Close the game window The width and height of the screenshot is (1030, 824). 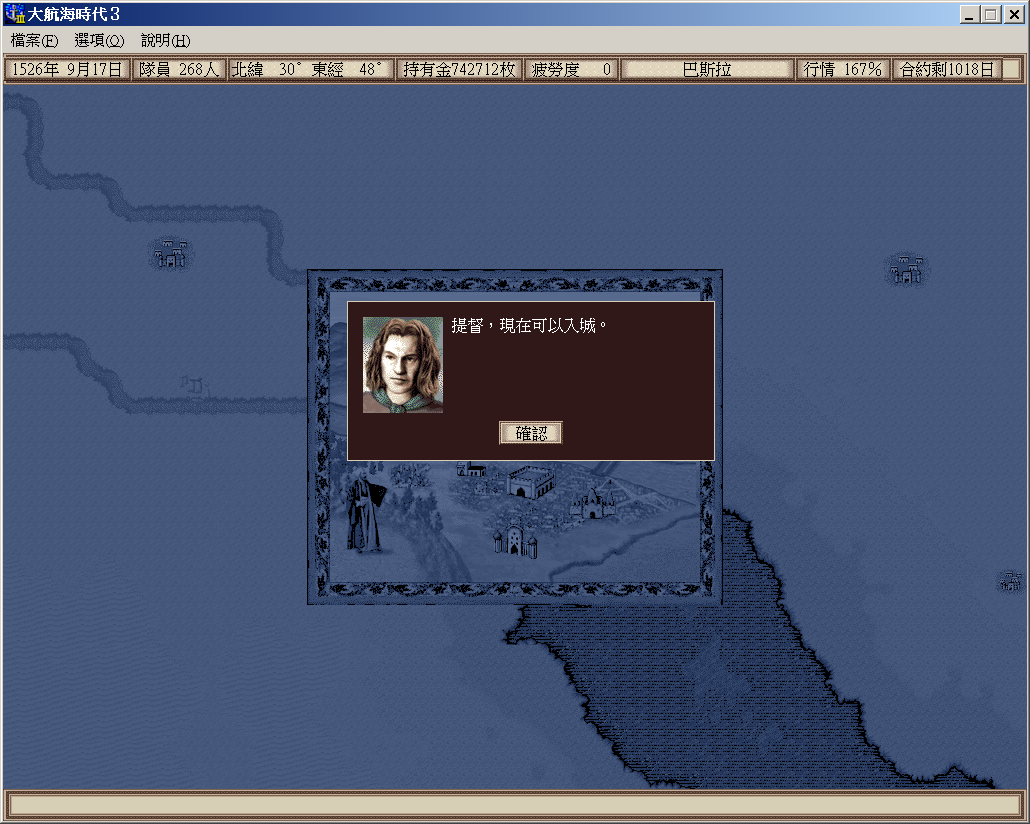(1012, 15)
